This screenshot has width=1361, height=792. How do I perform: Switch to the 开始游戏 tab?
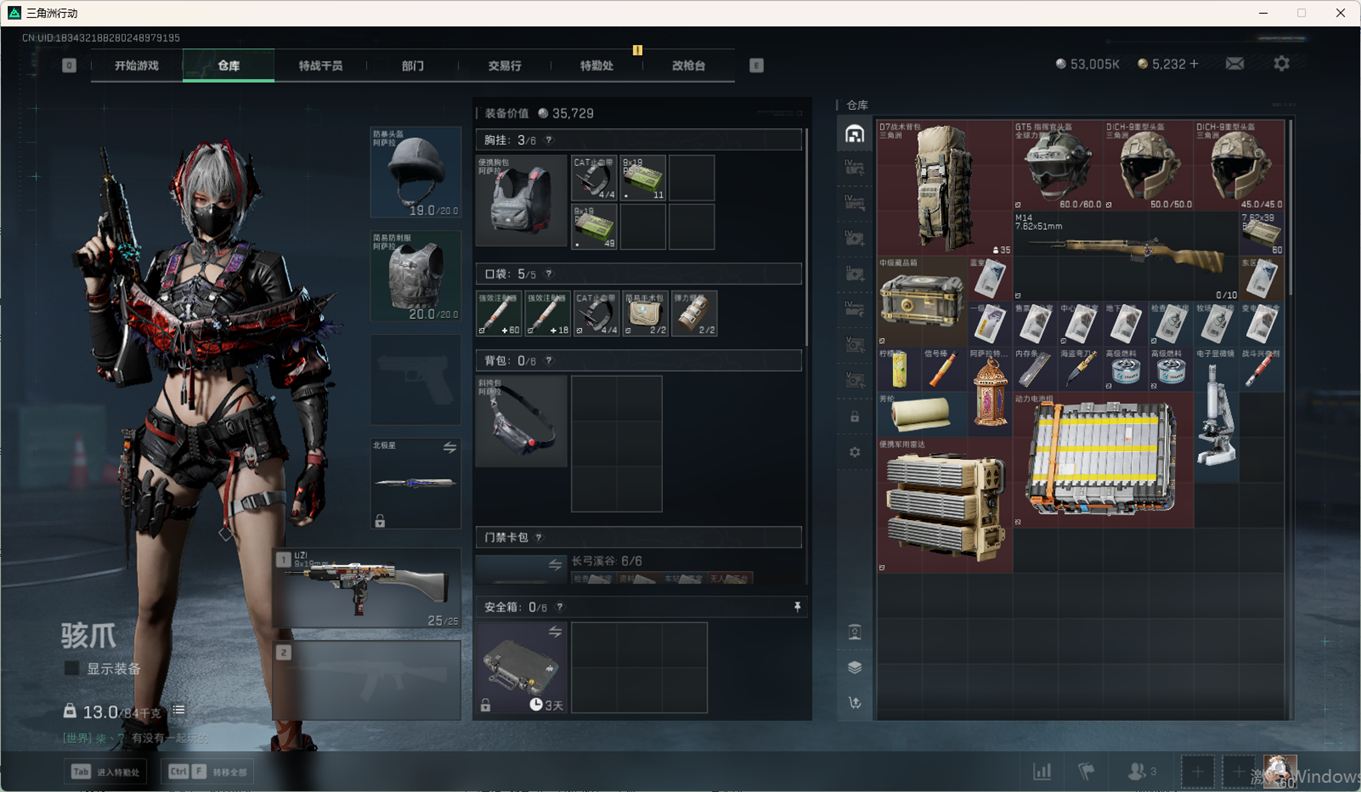point(136,66)
